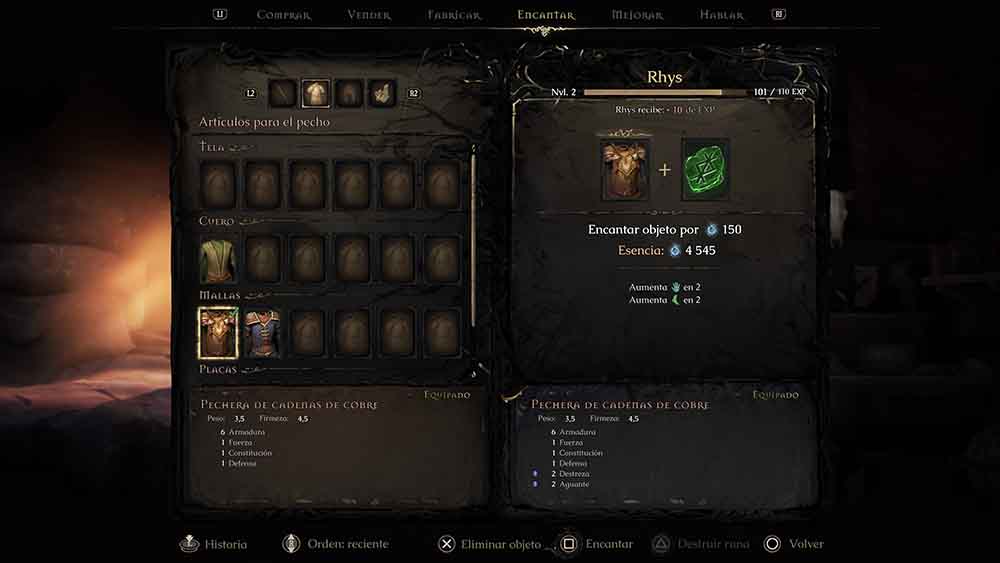
Task: Switch to the Hablar tab
Action: point(722,15)
